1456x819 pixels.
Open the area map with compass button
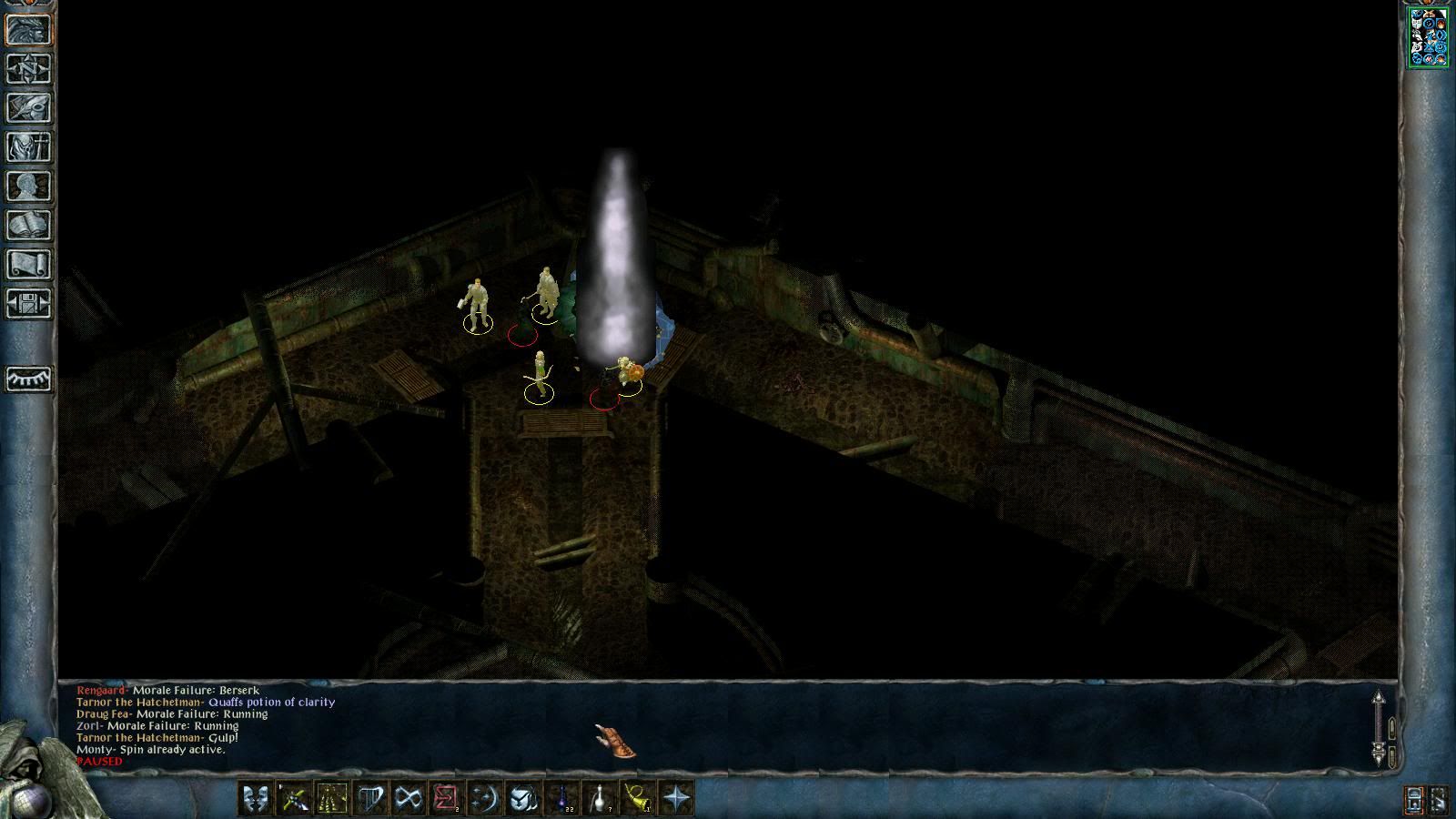[29, 69]
